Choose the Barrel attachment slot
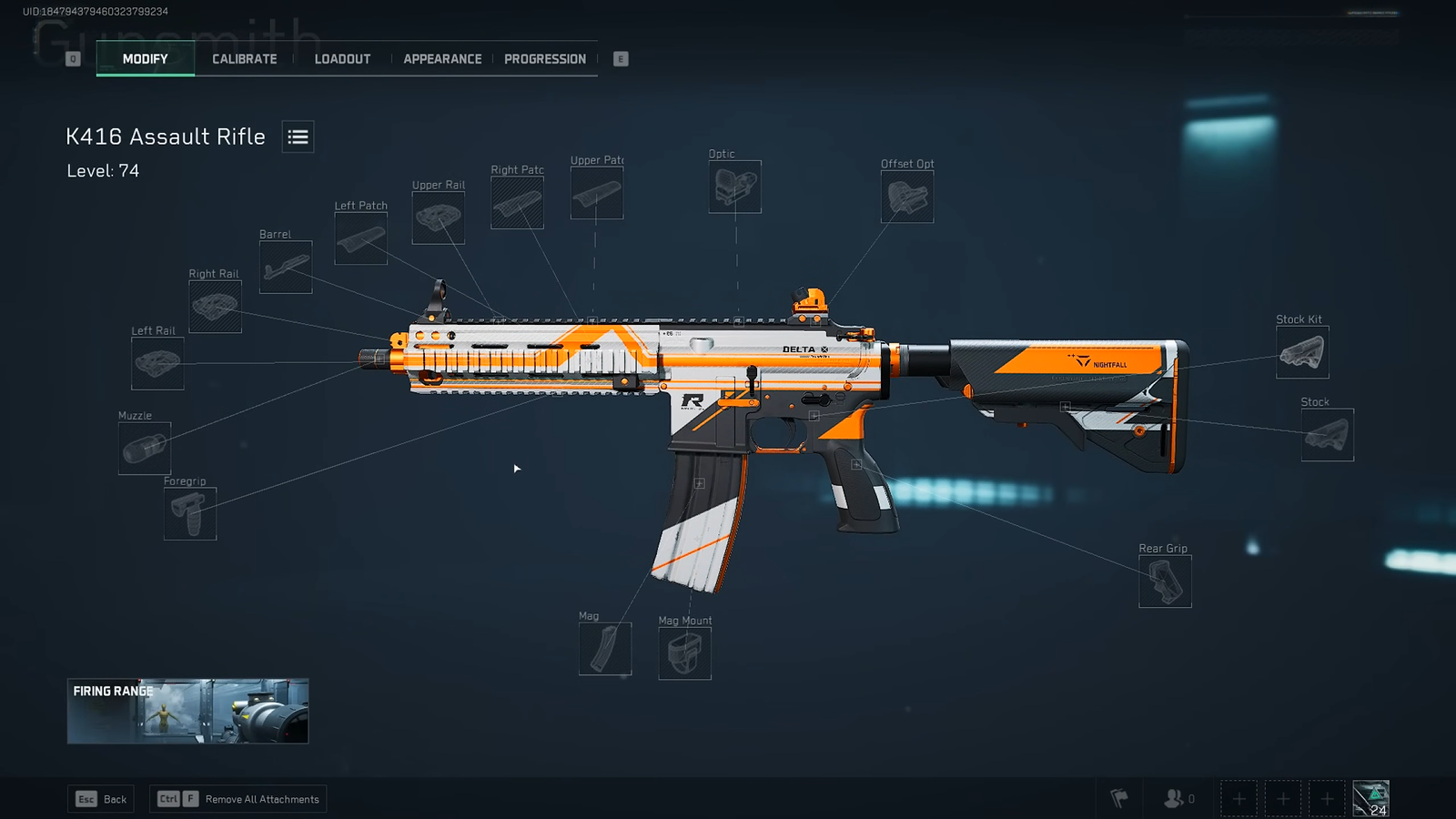The image size is (1456, 819). click(286, 267)
